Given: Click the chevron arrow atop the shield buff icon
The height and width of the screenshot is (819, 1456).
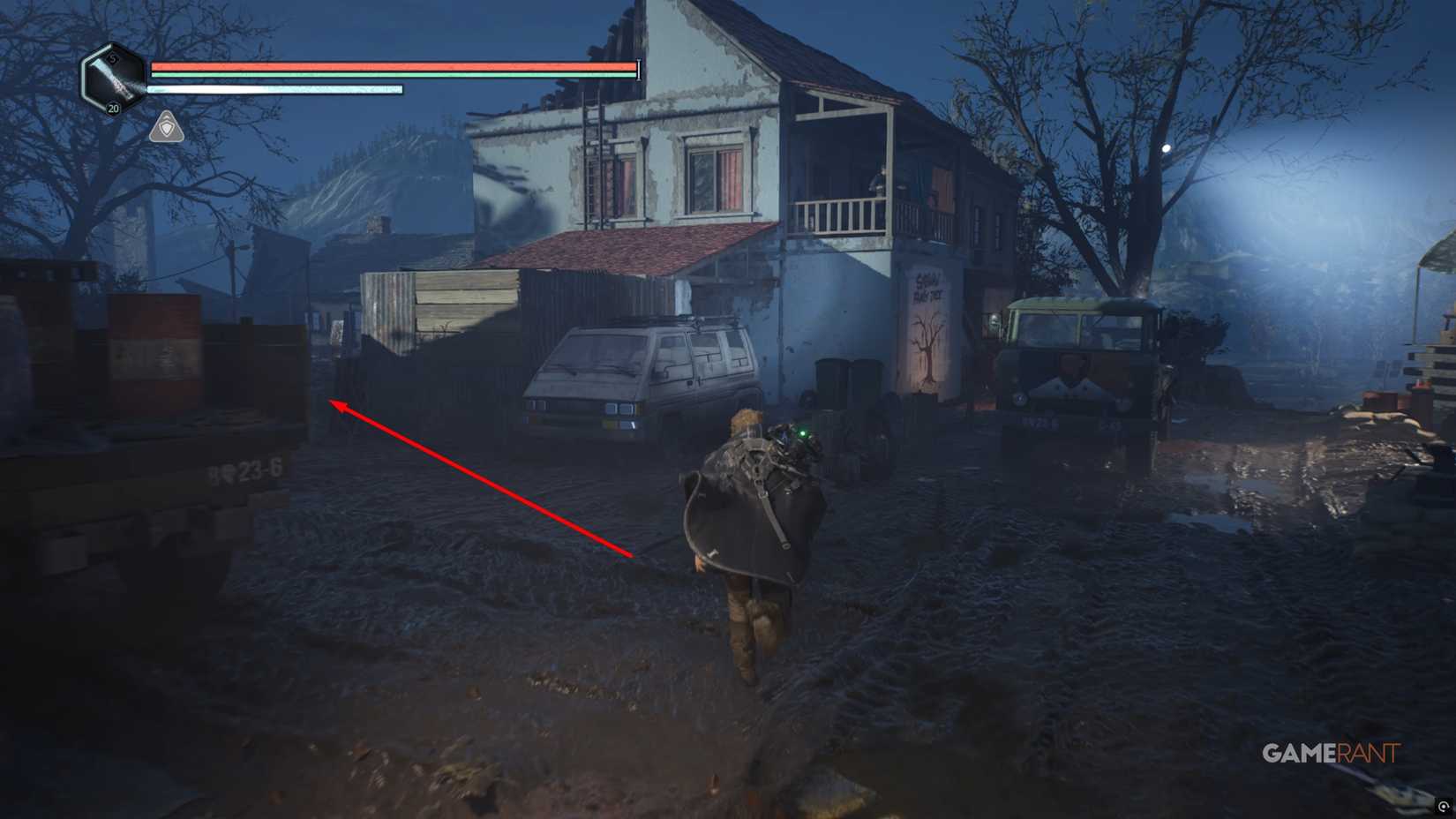Looking at the screenshot, I should 166,116.
